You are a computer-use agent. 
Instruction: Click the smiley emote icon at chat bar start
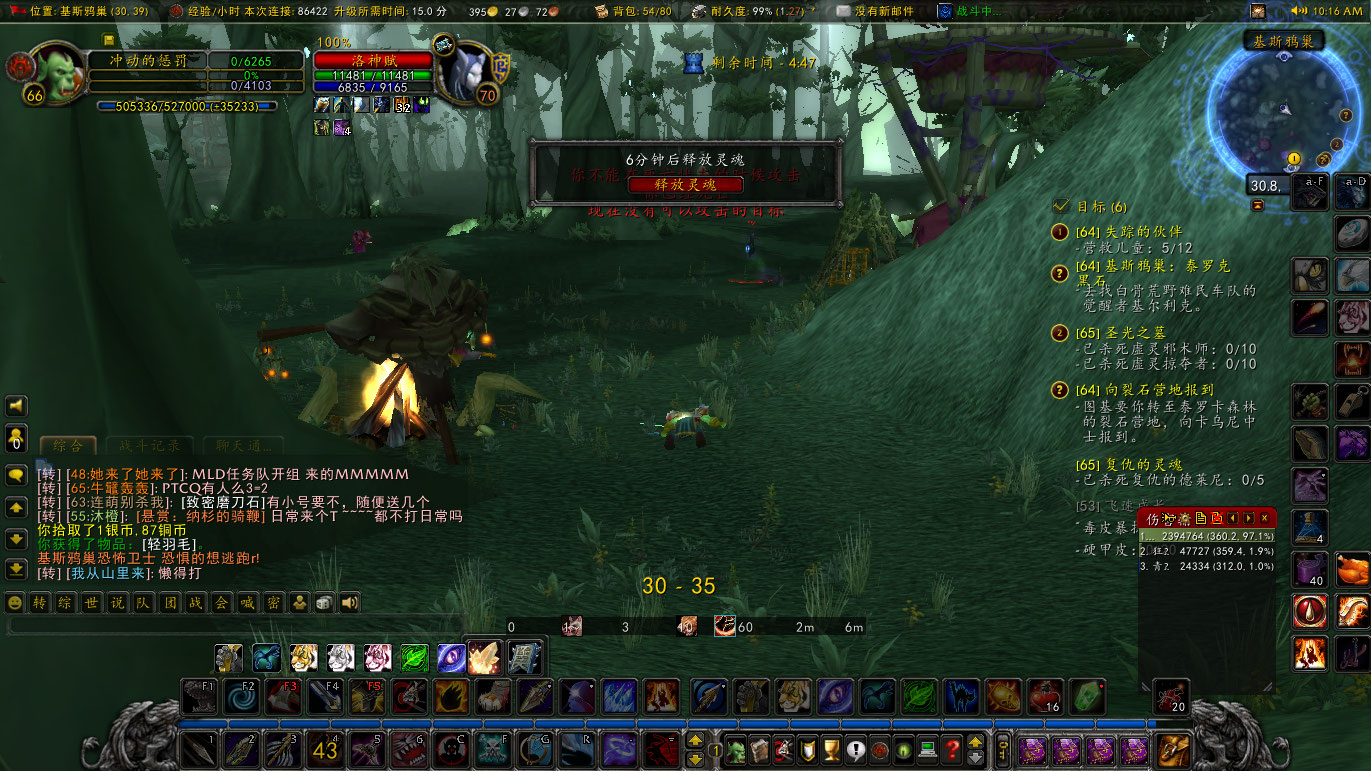[x=14, y=603]
